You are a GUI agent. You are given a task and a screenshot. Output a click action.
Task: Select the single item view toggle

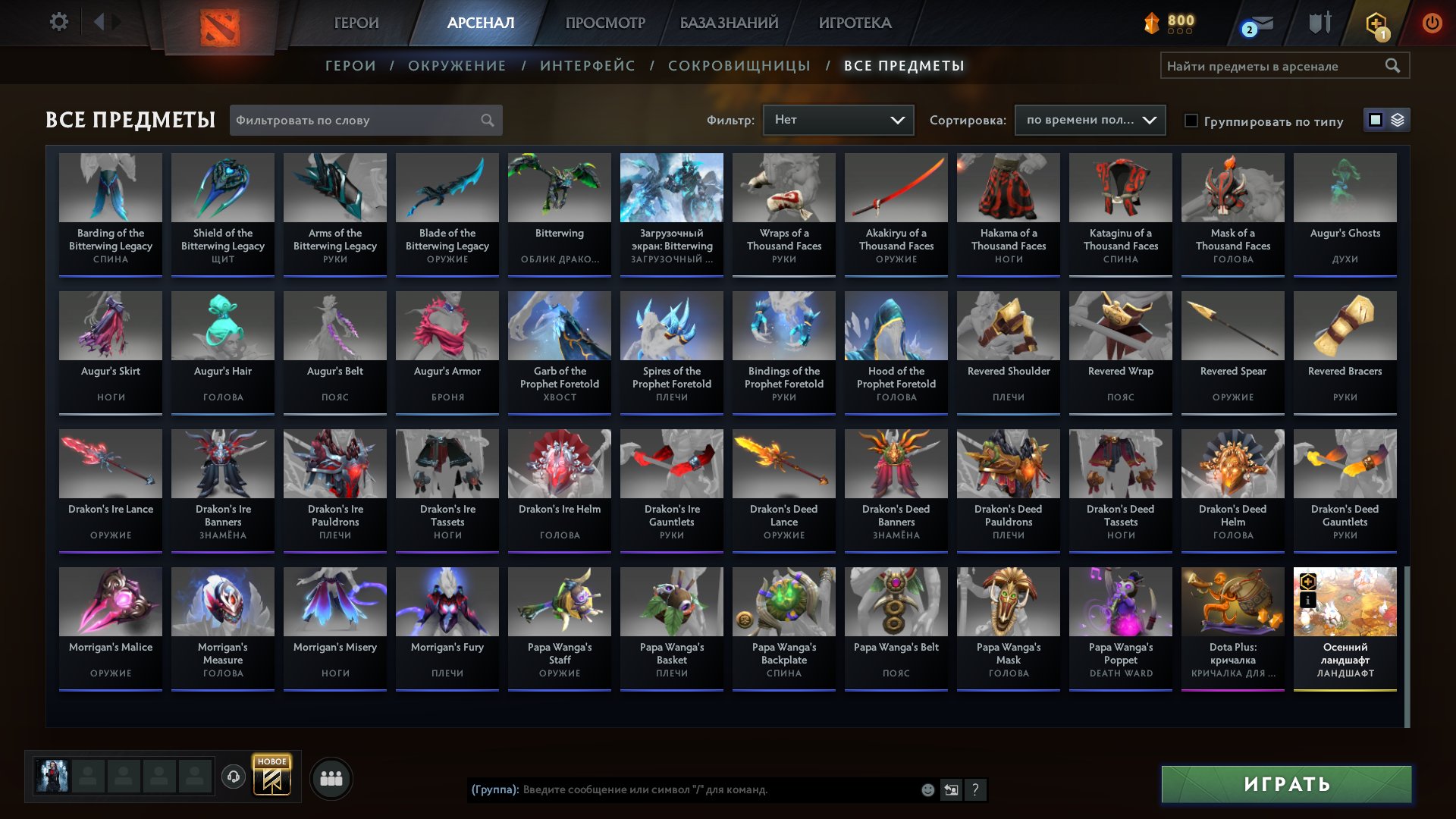coord(1375,120)
